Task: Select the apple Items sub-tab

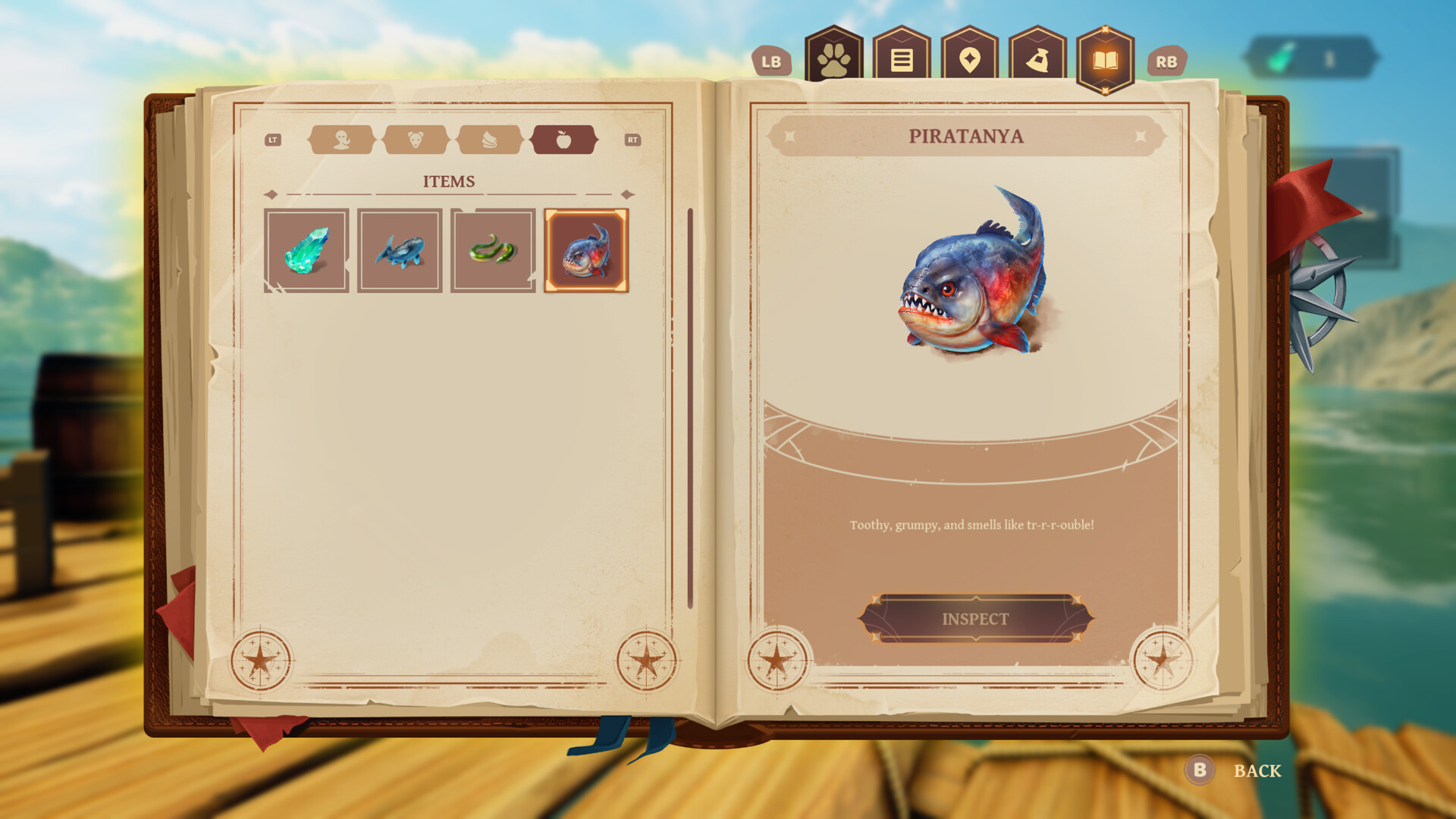Action: pos(566,140)
